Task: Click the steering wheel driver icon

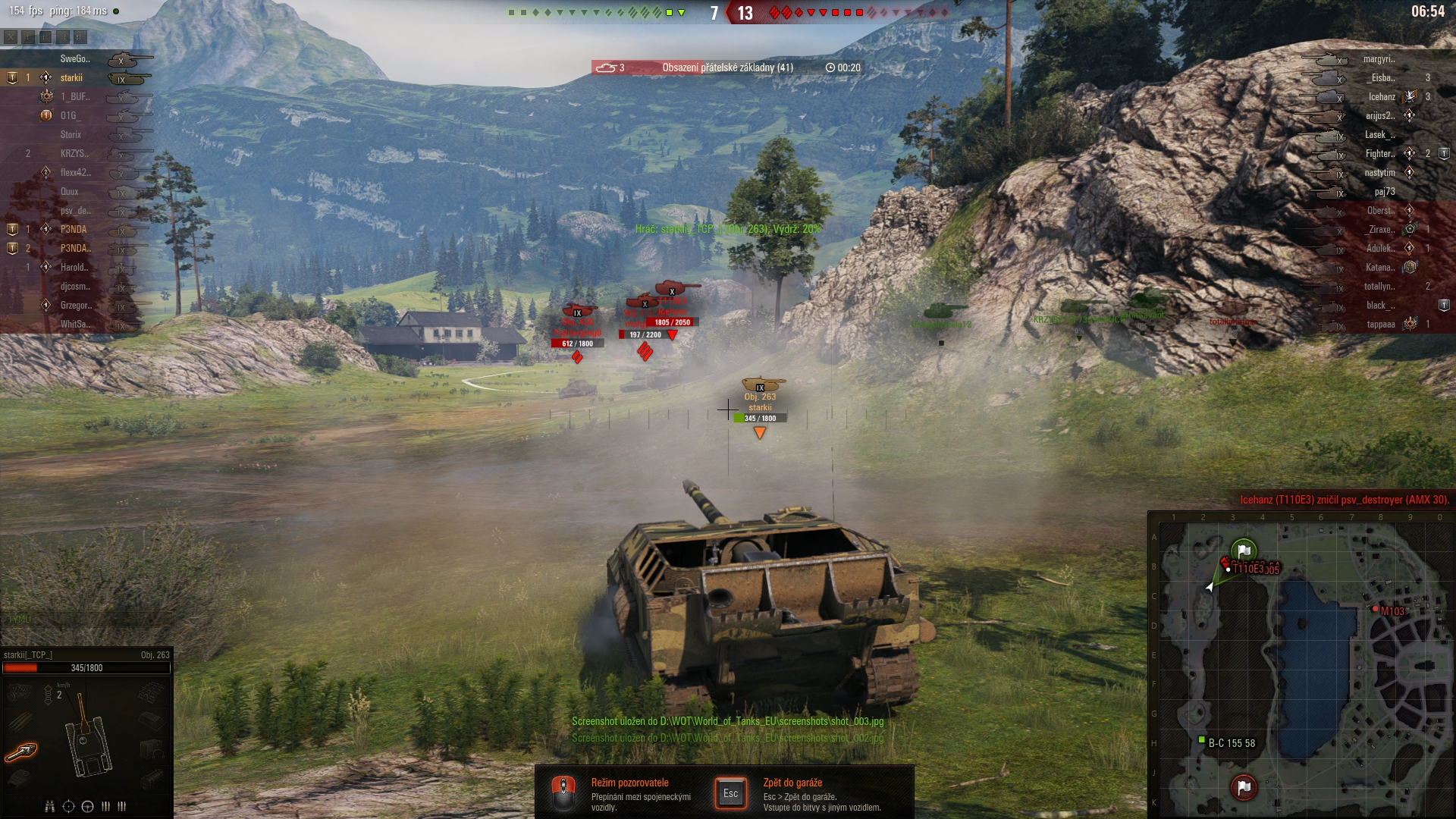Action: 87,806
